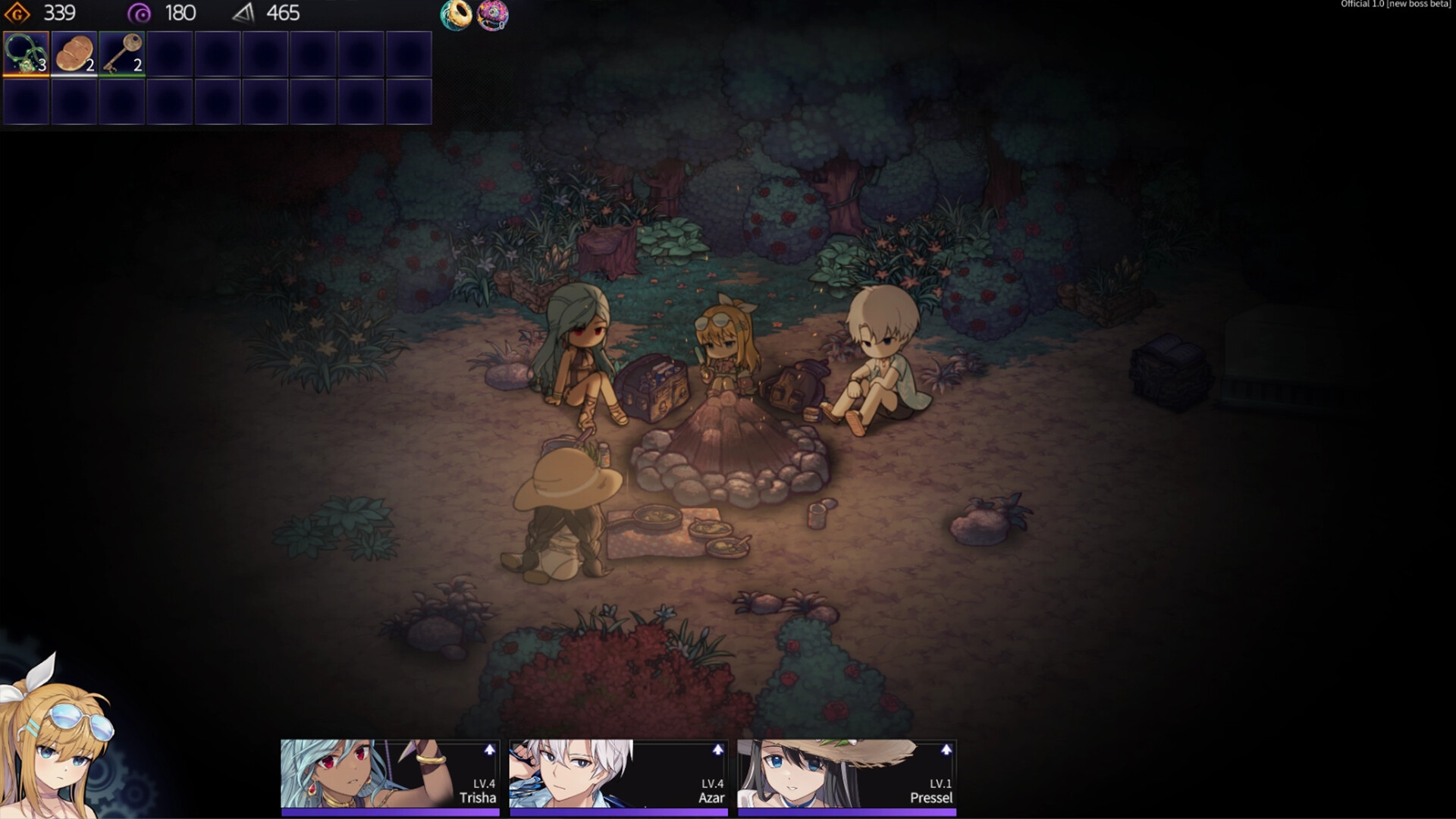Select the bread item in the inventory
Screen dimensions: 1456x819
74,52
